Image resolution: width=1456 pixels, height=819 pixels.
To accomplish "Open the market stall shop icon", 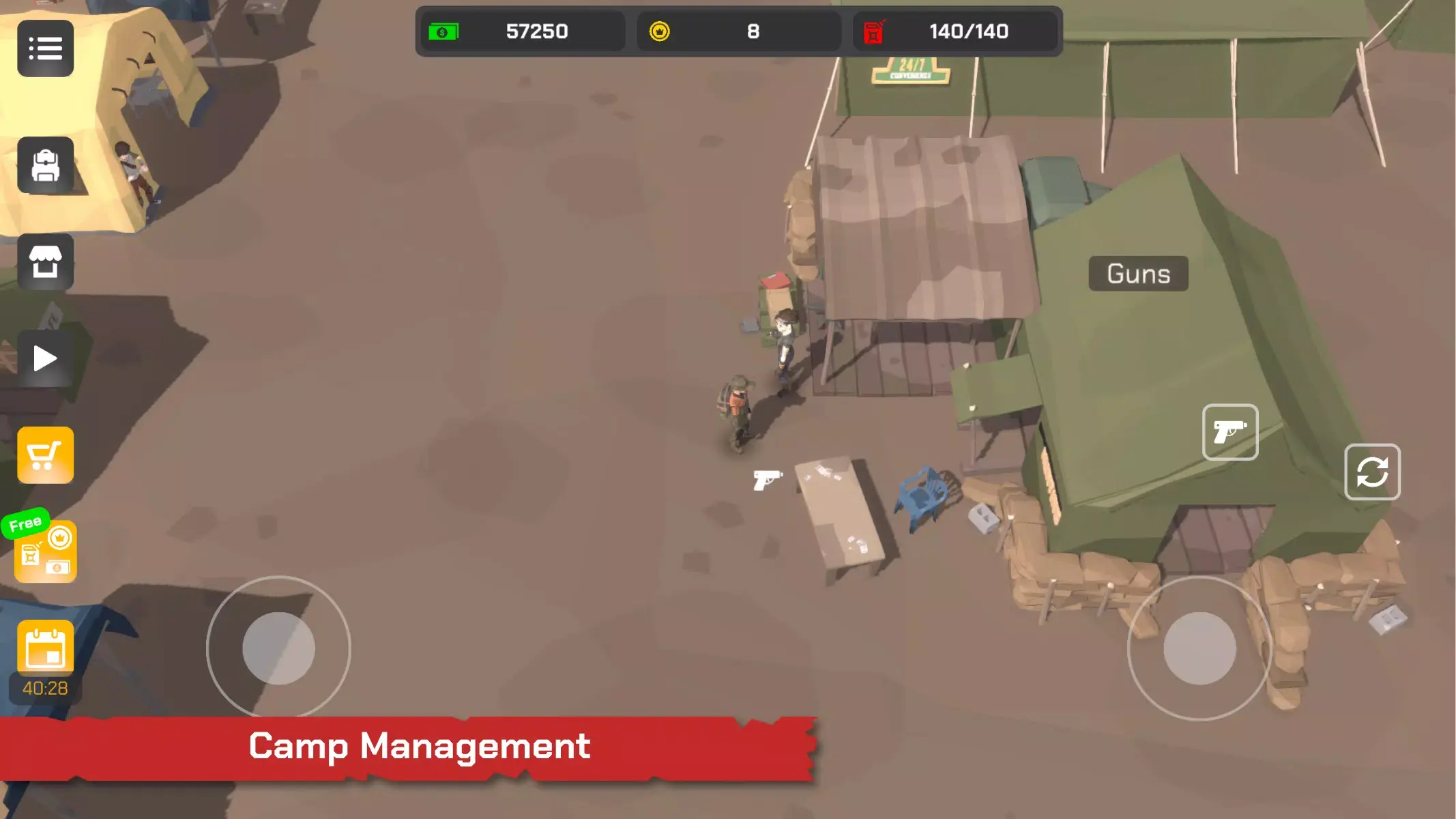I will (x=45, y=262).
